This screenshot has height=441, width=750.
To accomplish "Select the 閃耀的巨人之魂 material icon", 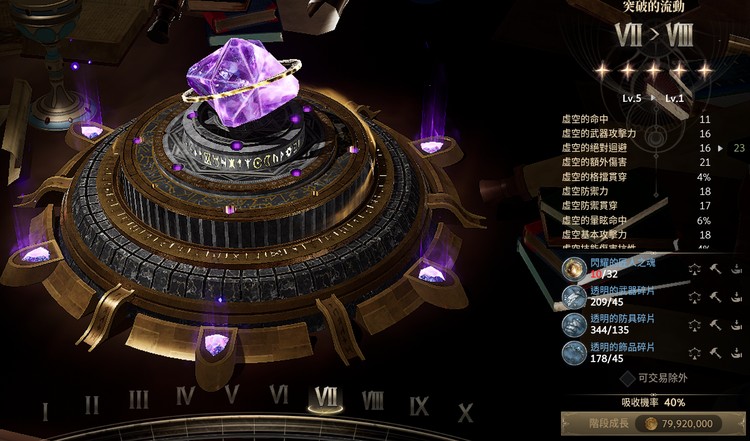I will (574, 270).
